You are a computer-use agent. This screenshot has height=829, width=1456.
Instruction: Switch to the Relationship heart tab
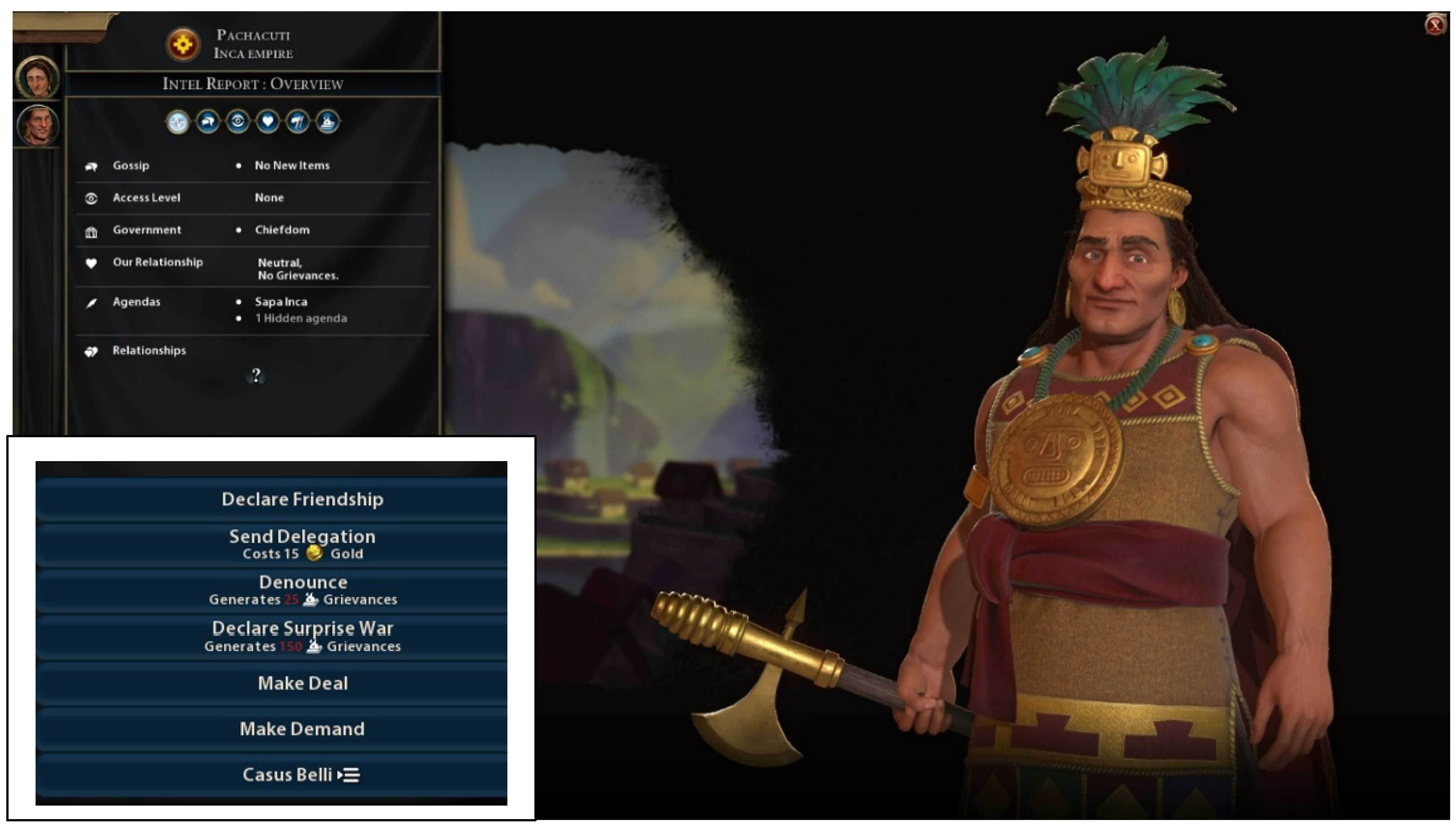pos(267,122)
